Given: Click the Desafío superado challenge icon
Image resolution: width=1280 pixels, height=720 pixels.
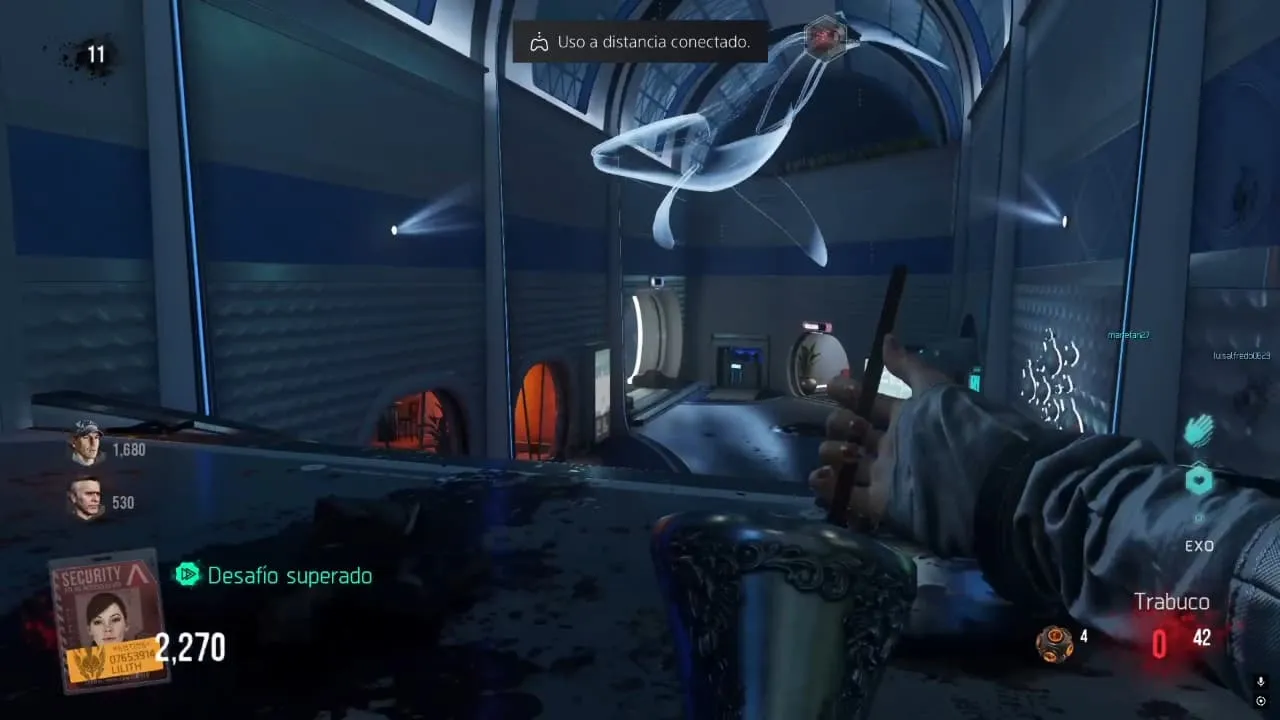Looking at the screenshot, I should [x=187, y=575].
